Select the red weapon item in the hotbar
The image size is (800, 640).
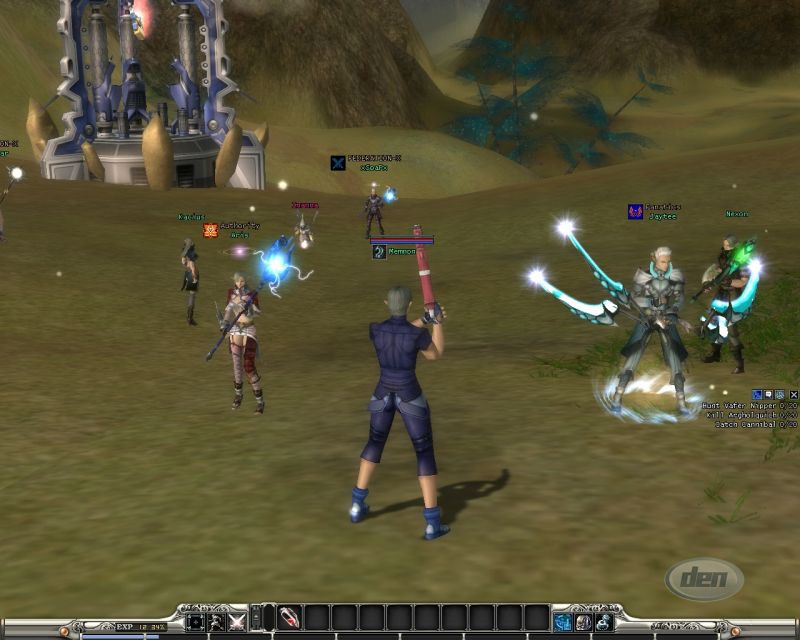[289, 620]
